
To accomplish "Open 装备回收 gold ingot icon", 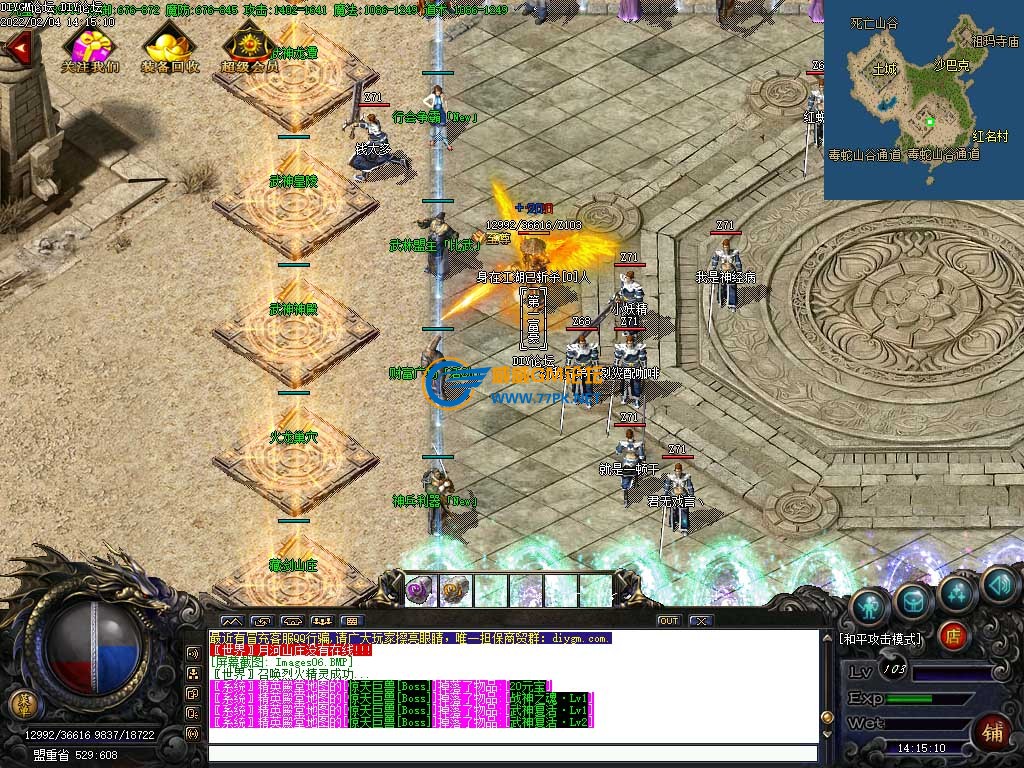I will point(169,46).
